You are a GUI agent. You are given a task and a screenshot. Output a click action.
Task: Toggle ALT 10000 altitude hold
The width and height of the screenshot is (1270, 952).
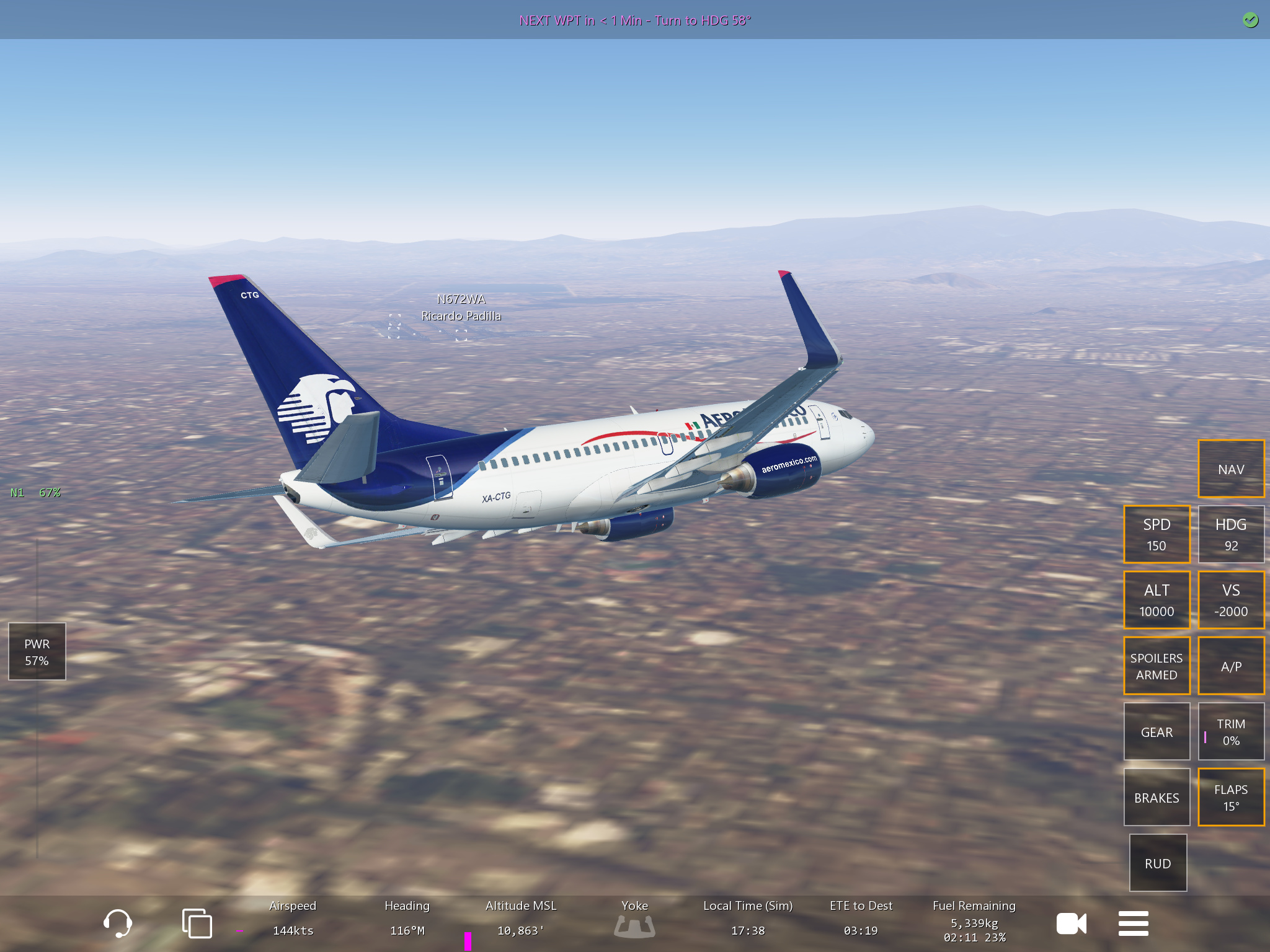point(1156,600)
